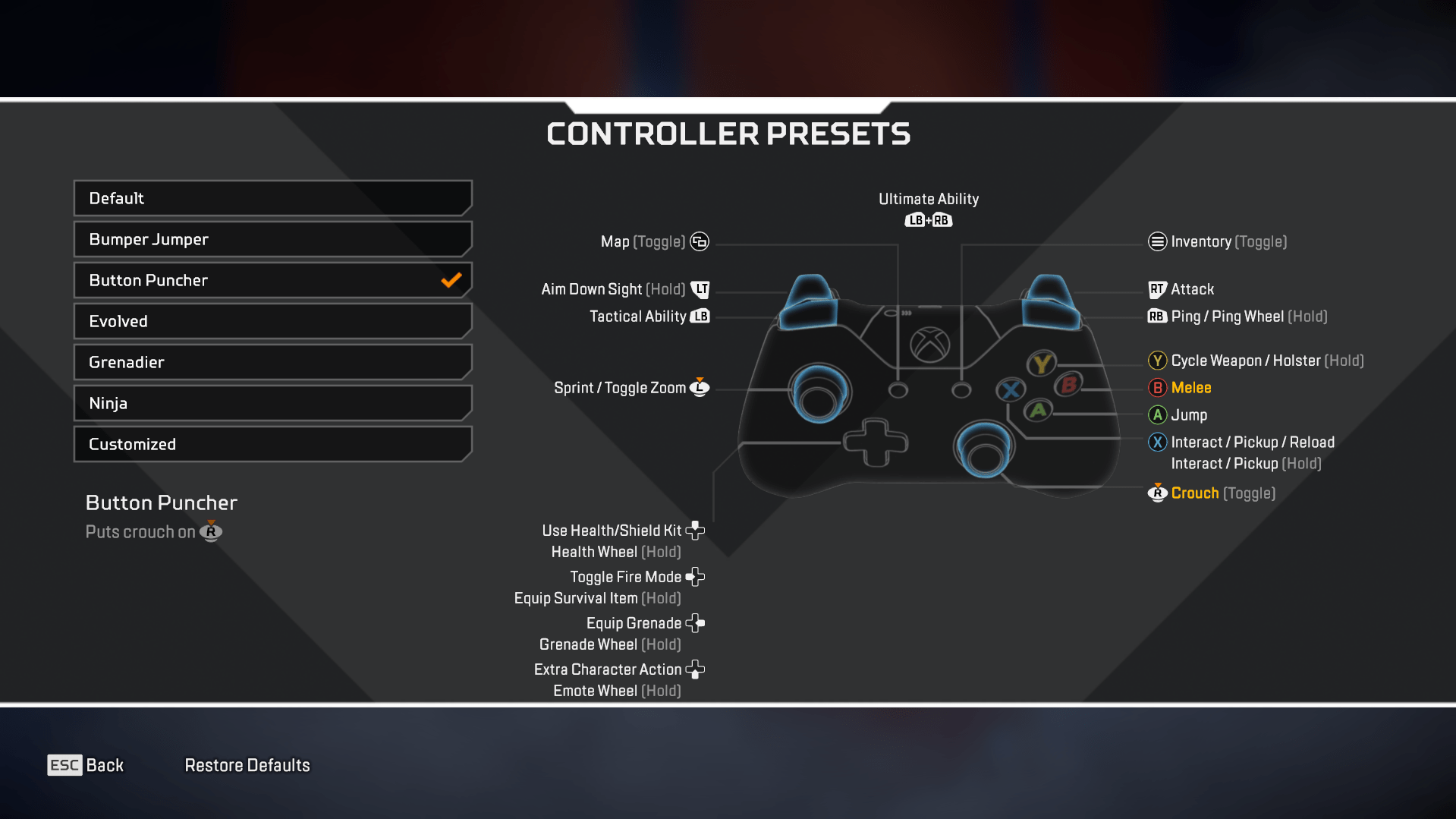Screen dimensions: 1456x819
Task: Click the LB Tactical Ability icon
Action: click(700, 317)
